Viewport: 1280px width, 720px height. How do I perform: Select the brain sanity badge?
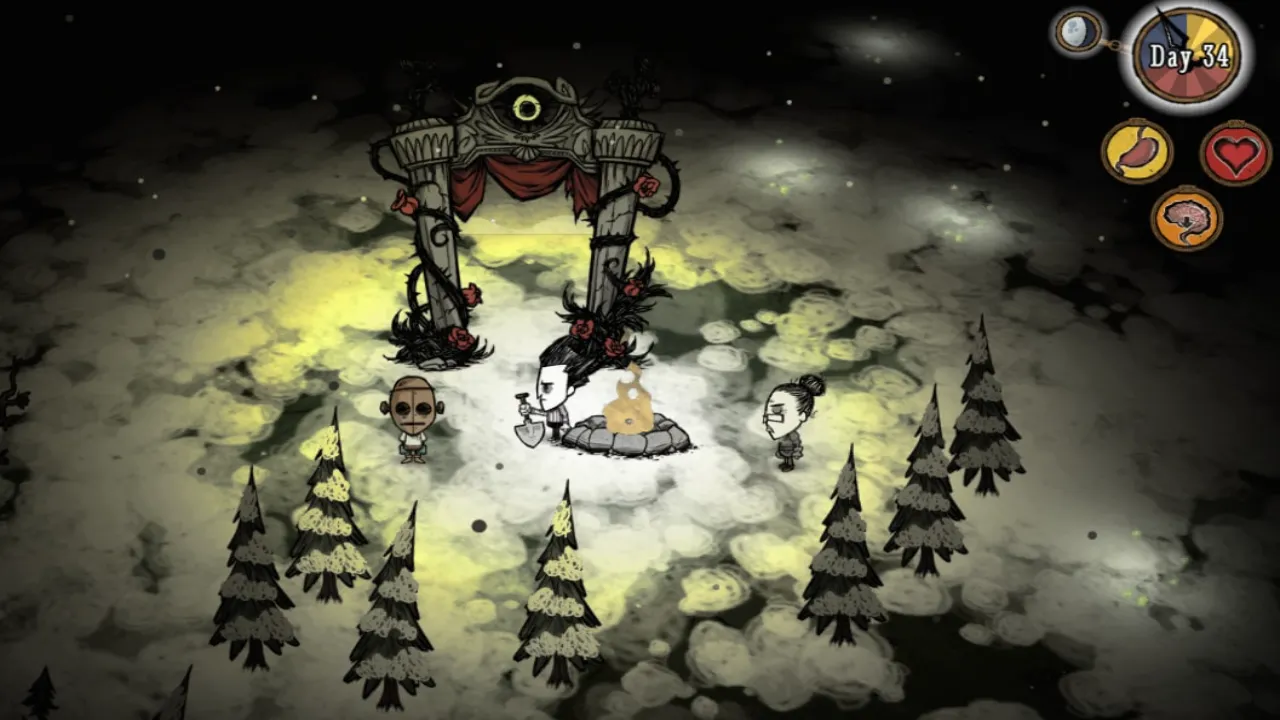tap(1186, 218)
